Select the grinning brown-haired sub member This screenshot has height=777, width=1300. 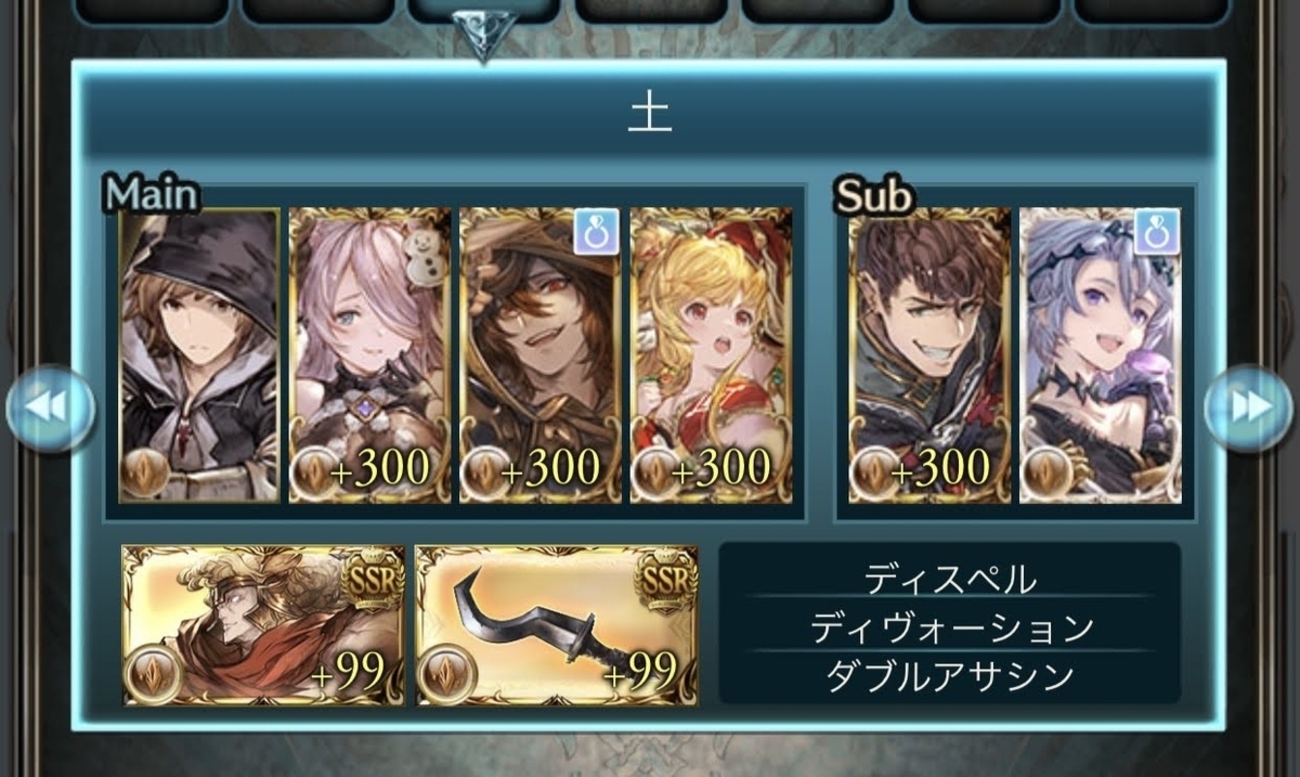coord(930,355)
